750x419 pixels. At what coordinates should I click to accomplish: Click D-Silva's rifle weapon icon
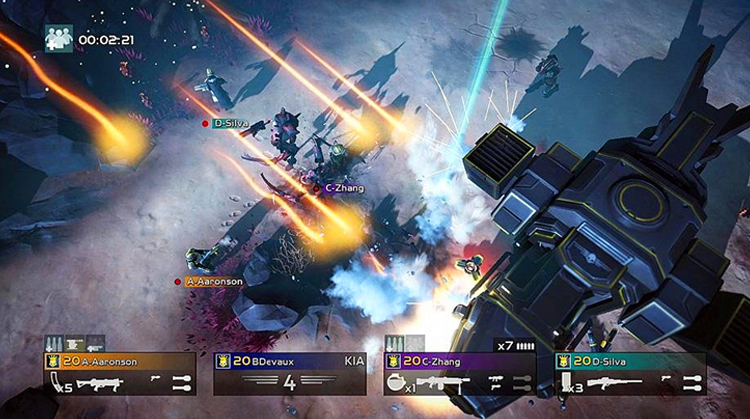614,381
